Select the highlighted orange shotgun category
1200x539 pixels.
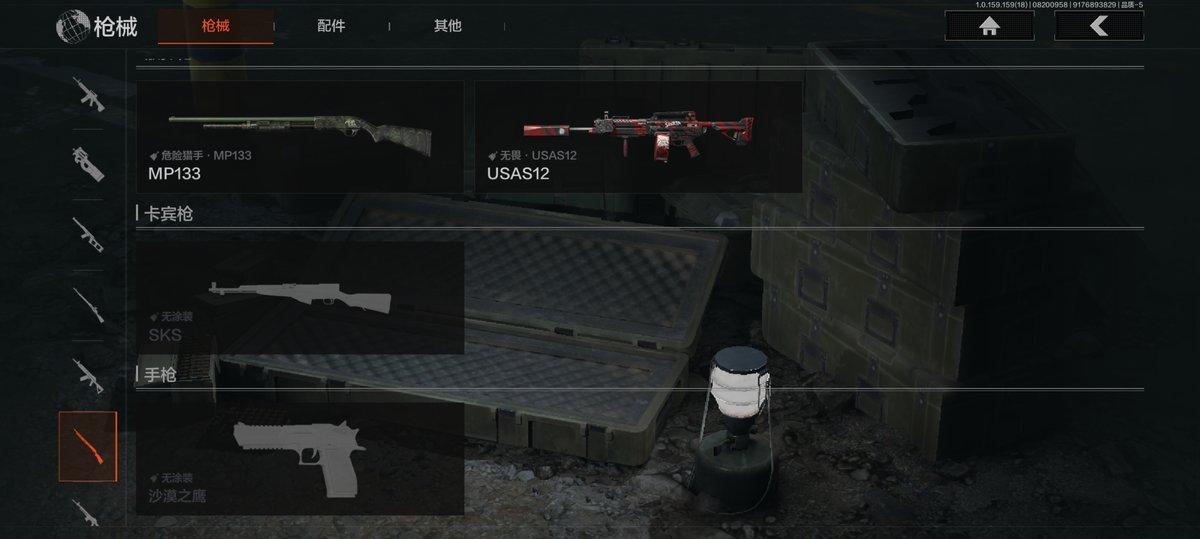point(88,446)
